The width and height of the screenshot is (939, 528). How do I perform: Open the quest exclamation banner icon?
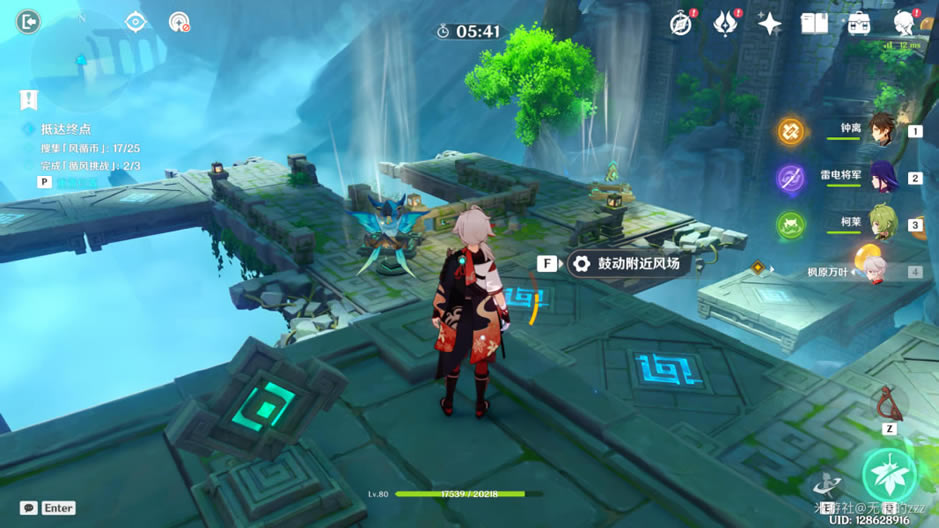click(x=28, y=100)
